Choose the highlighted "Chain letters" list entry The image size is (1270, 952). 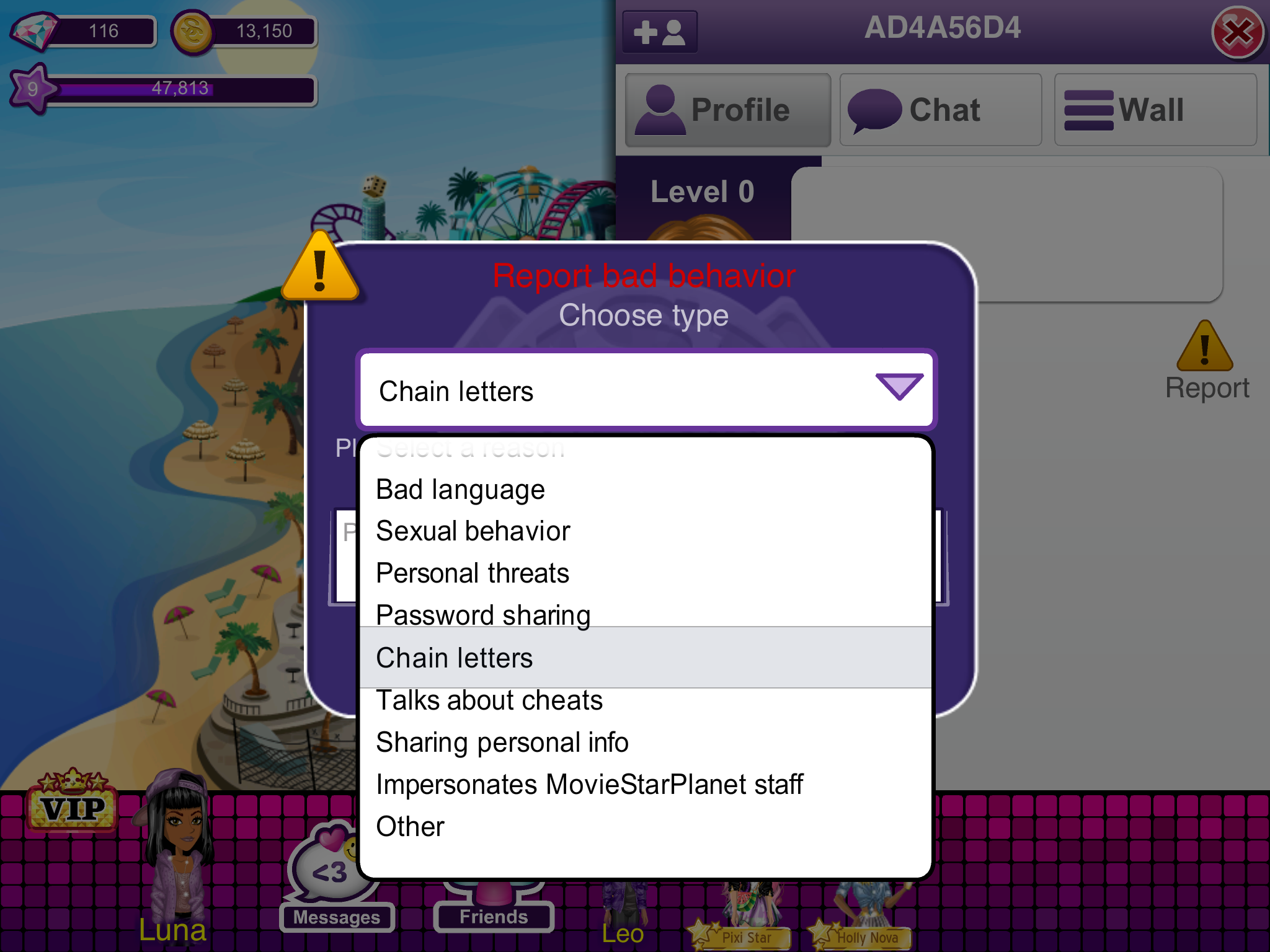pos(455,658)
